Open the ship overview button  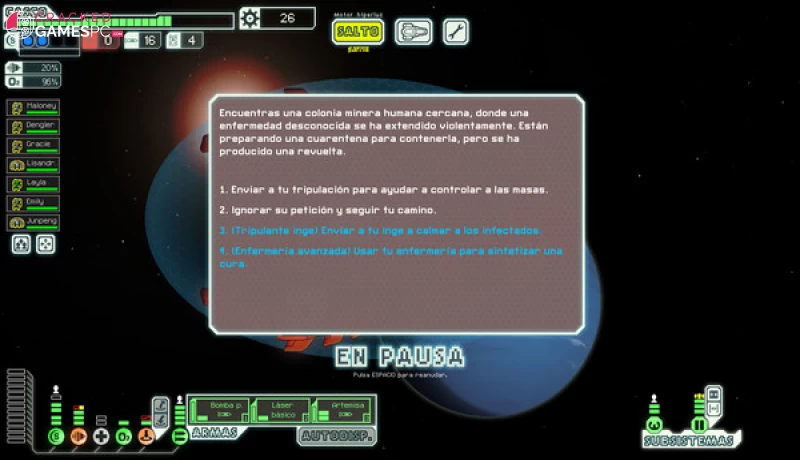[413, 32]
